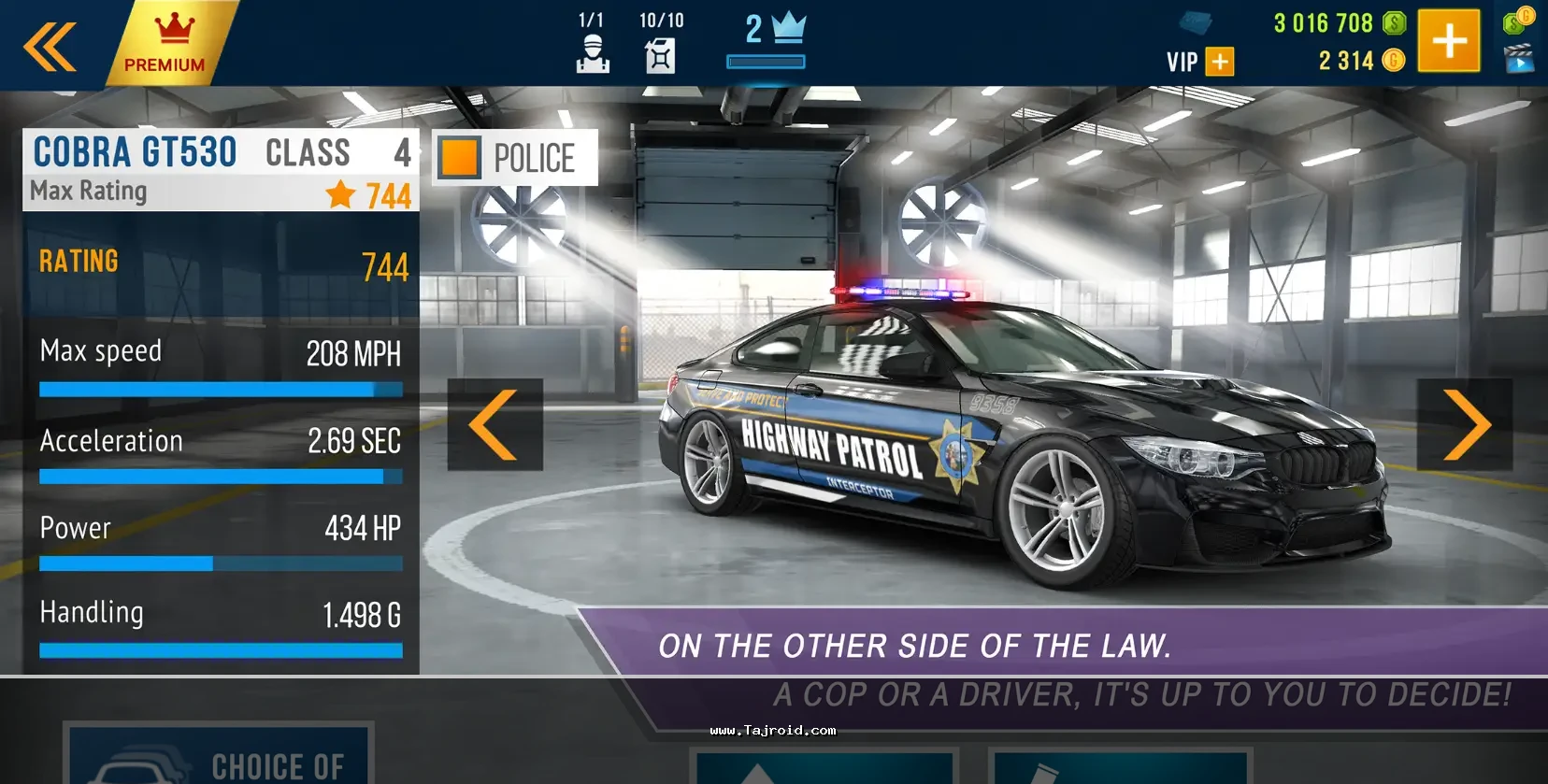Screen dimensions: 1548x784
Task: Go back using the double-arrow button
Action: [x=50, y=46]
